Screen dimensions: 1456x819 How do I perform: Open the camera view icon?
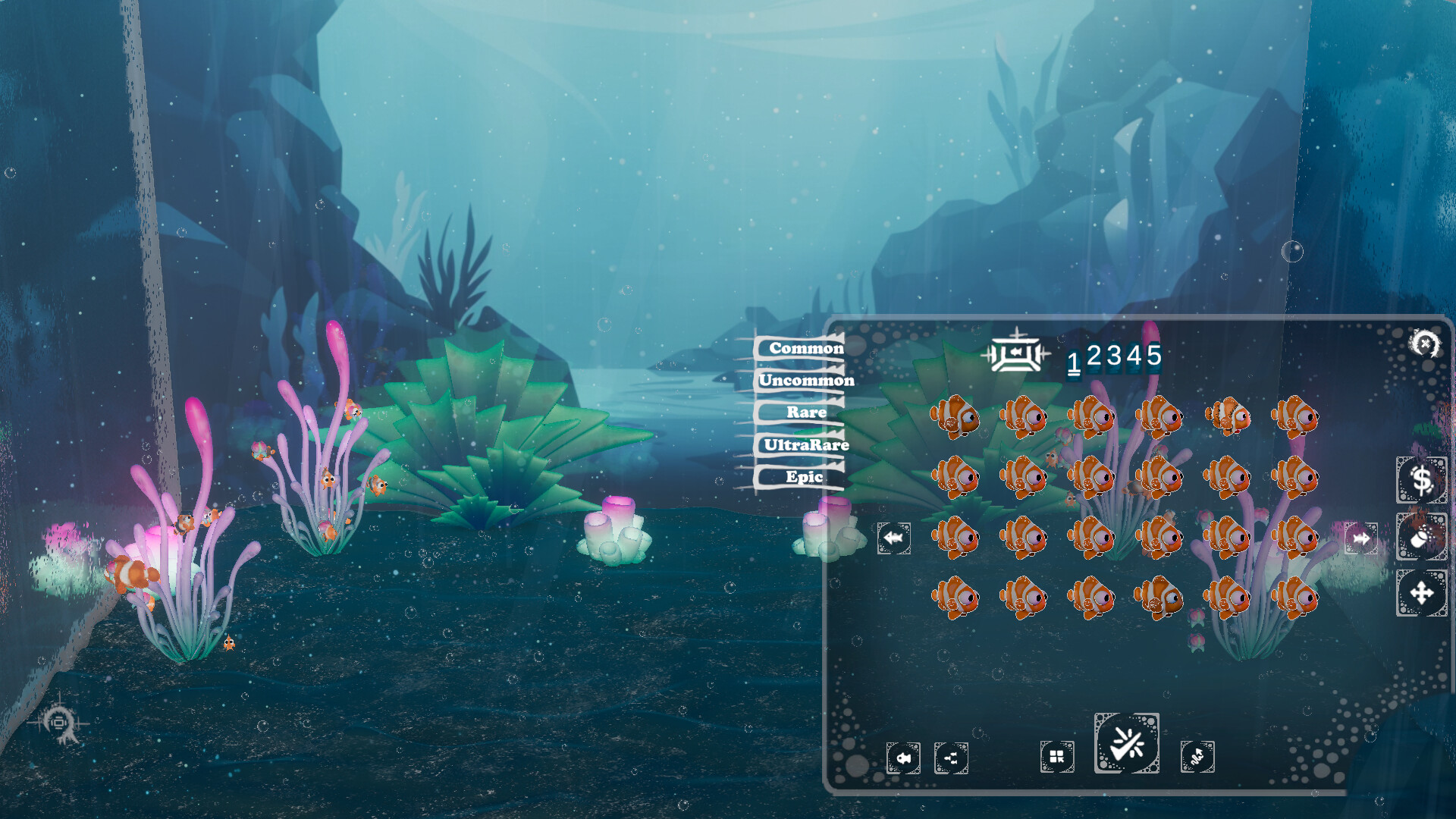[58, 723]
